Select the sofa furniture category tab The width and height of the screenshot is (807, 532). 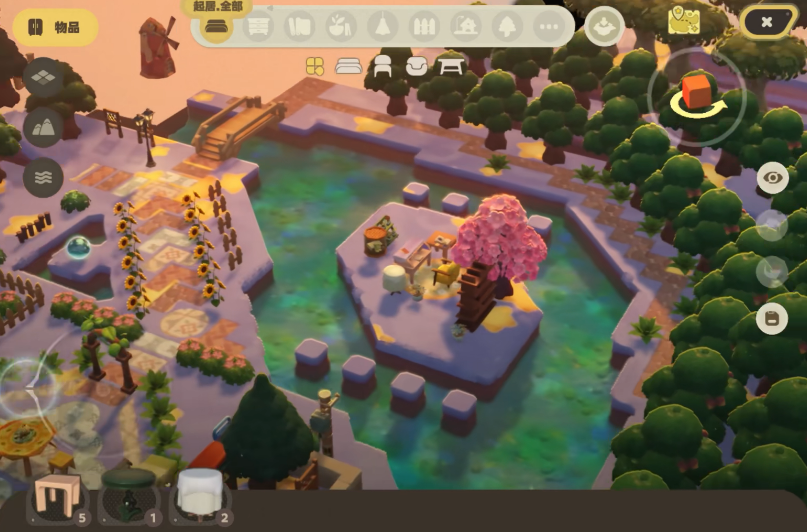(x=214, y=28)
